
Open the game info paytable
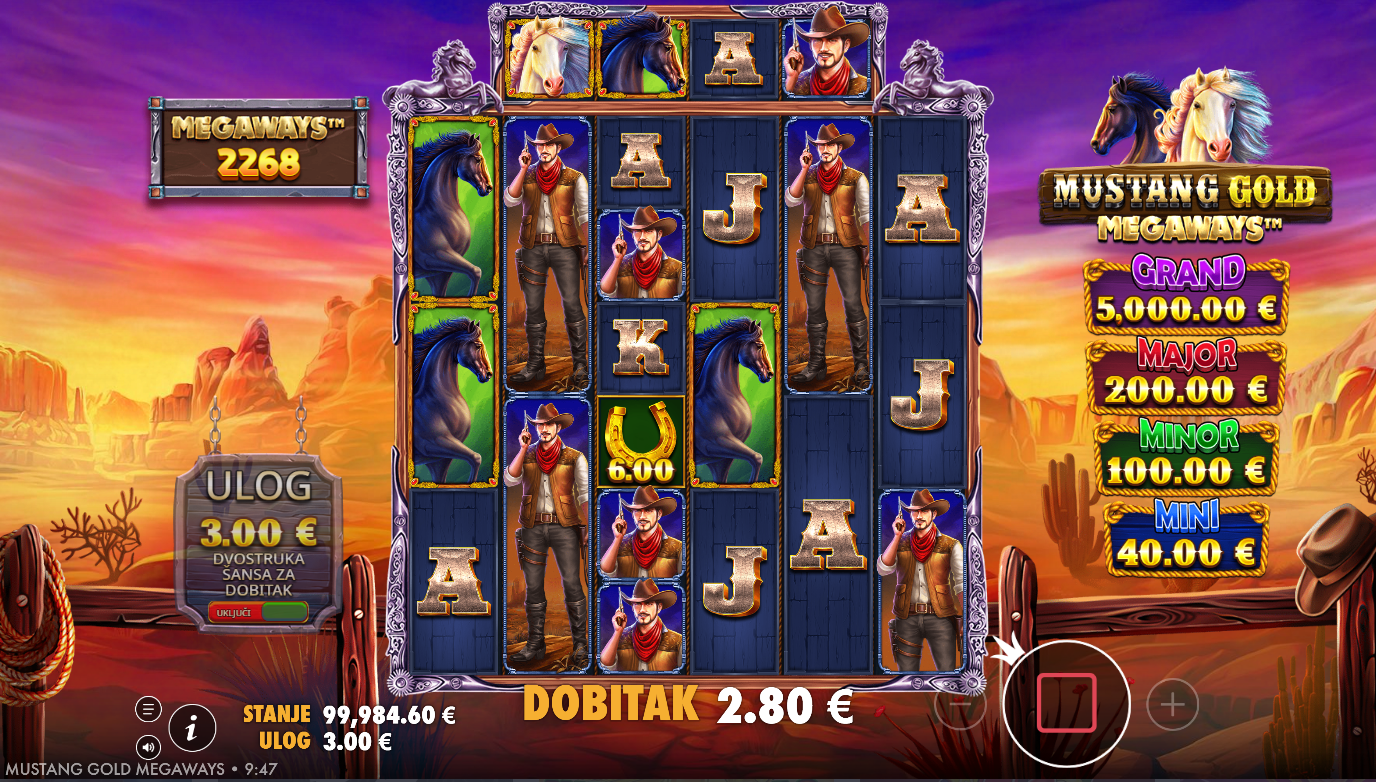[192, 728]
